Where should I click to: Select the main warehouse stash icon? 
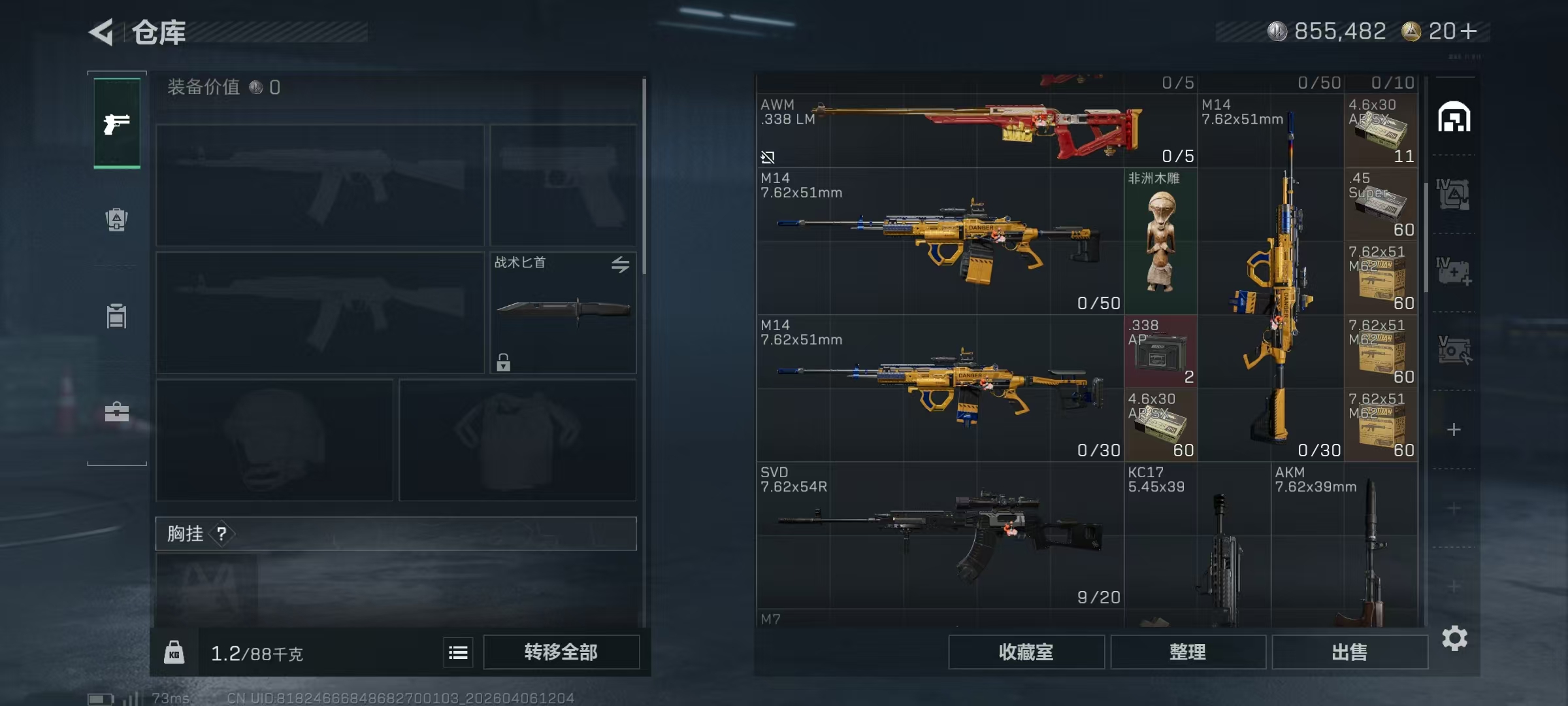pos(1454,118)
